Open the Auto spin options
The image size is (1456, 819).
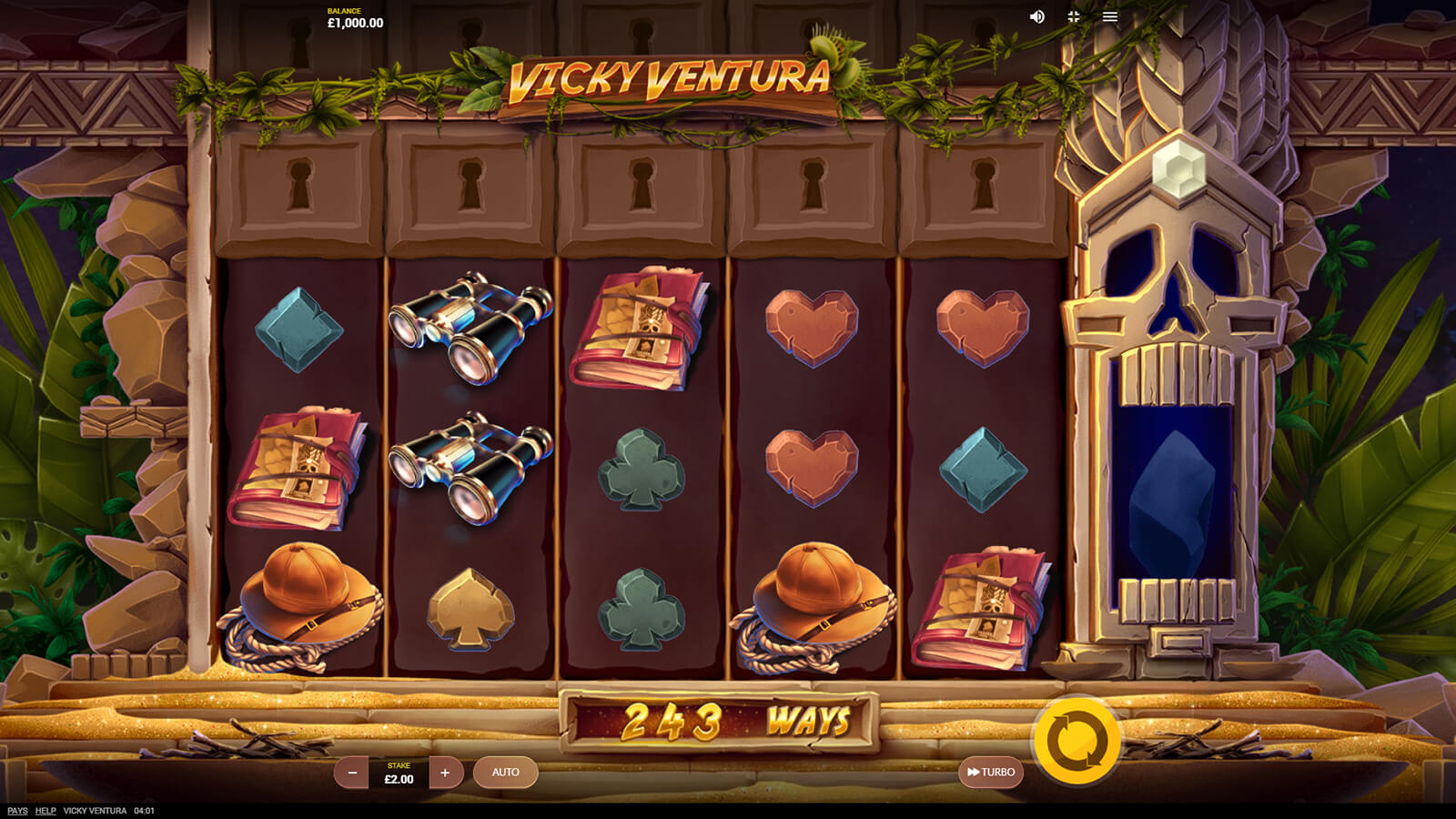505,773
